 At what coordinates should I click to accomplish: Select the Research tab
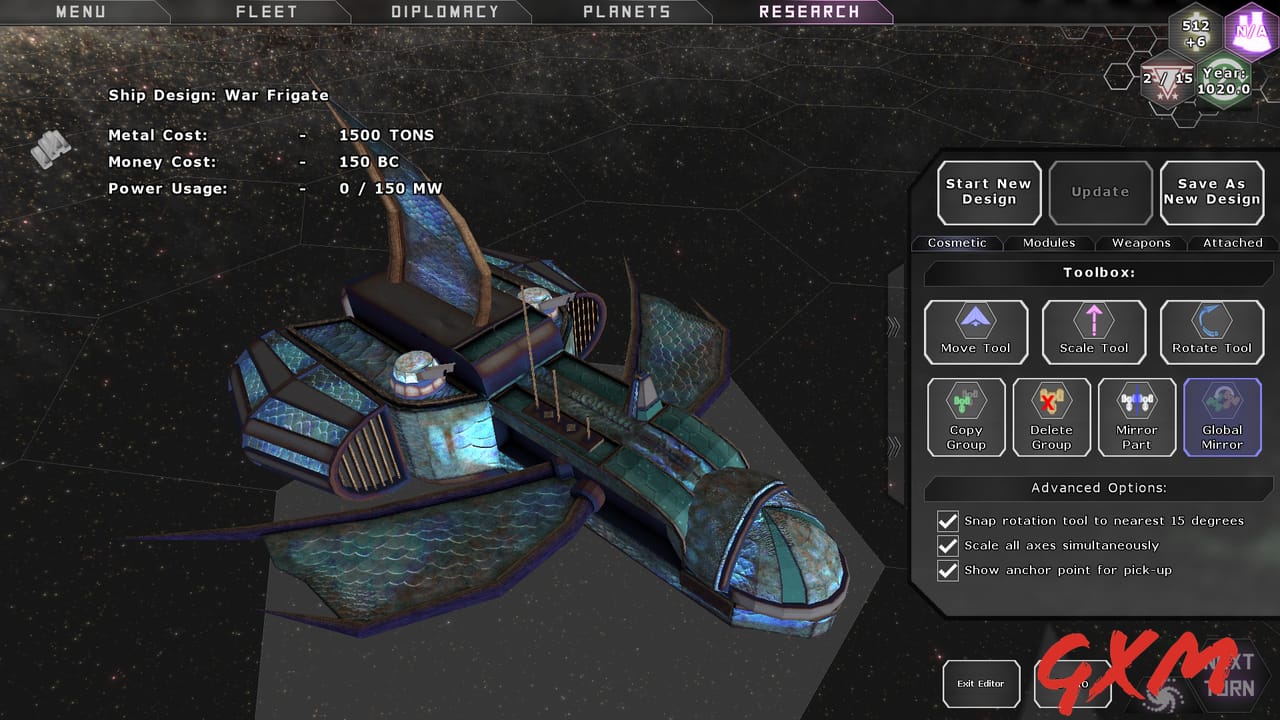tap(809, 12)
